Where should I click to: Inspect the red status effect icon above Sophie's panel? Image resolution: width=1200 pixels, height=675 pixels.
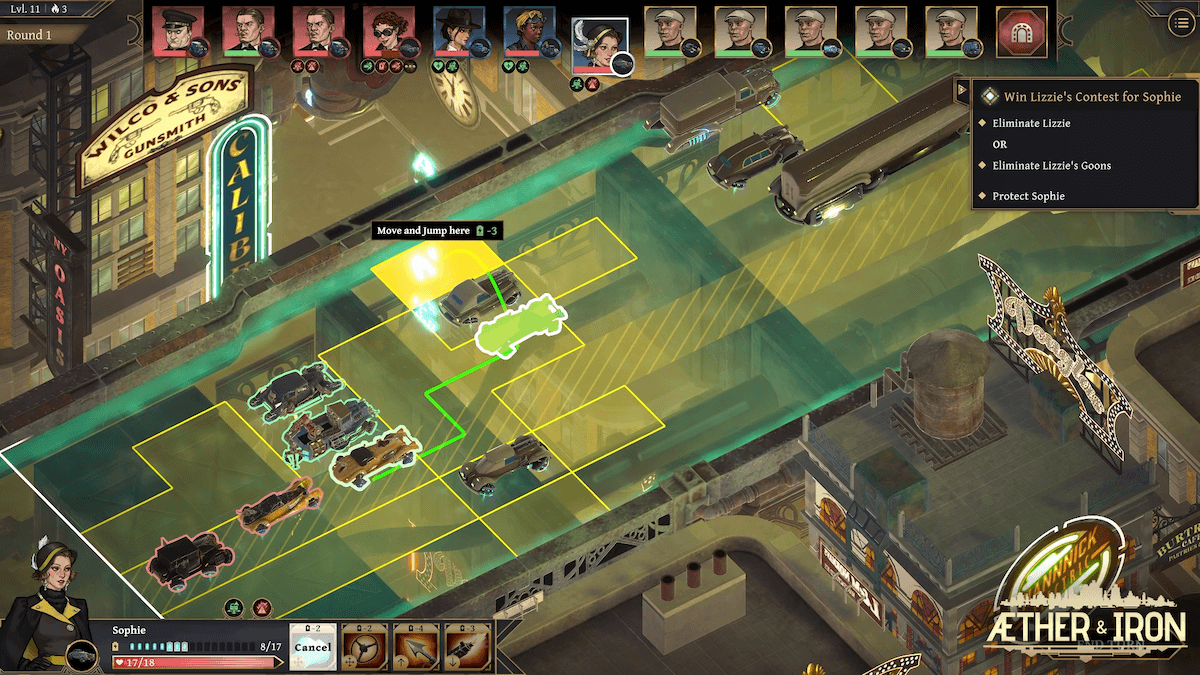pyautogui.click(x=261, y=606)
